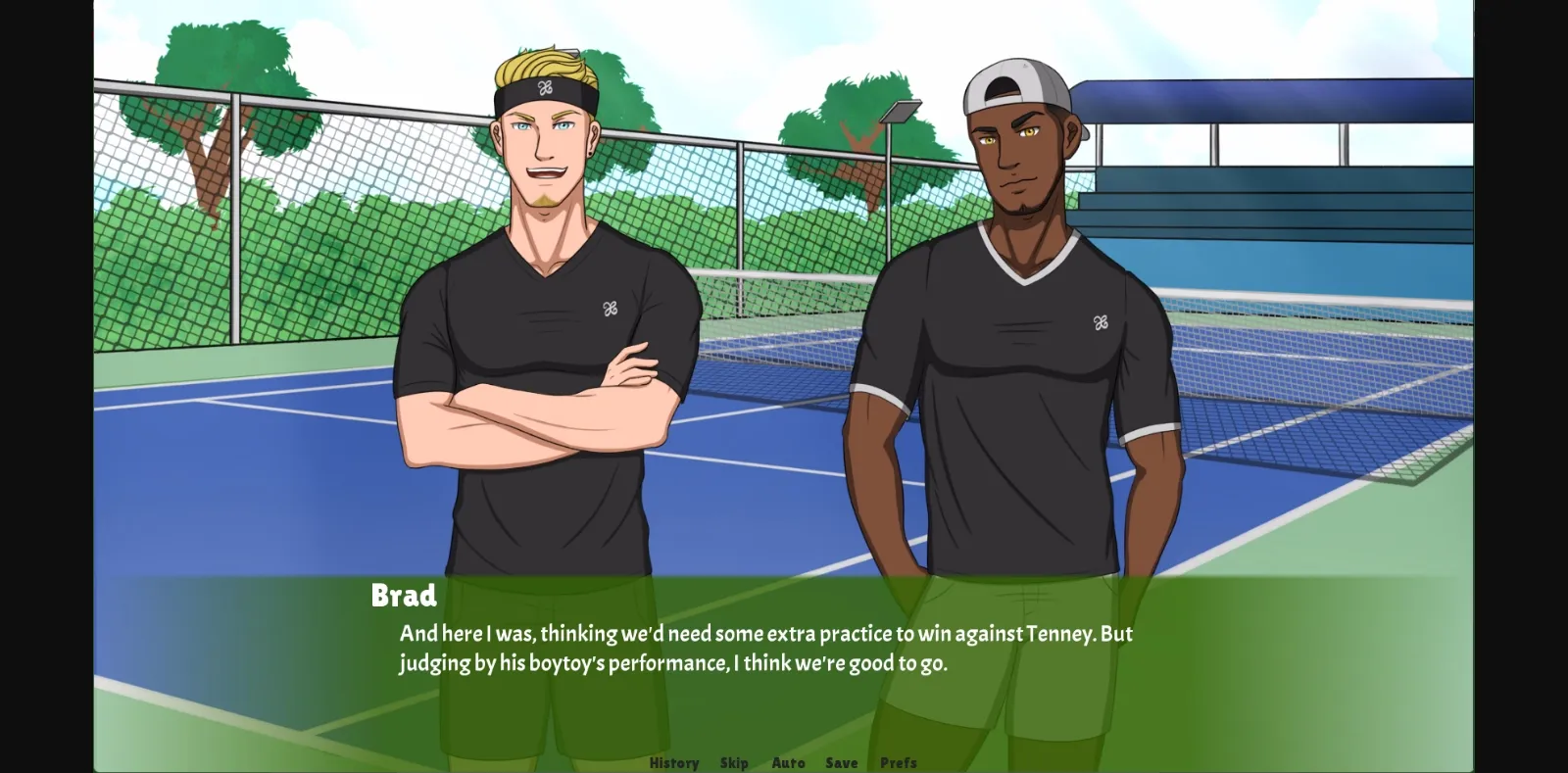Open the Prefs settings screen
The width and height of the screenshot is (1568, 773).
point(898,763)
